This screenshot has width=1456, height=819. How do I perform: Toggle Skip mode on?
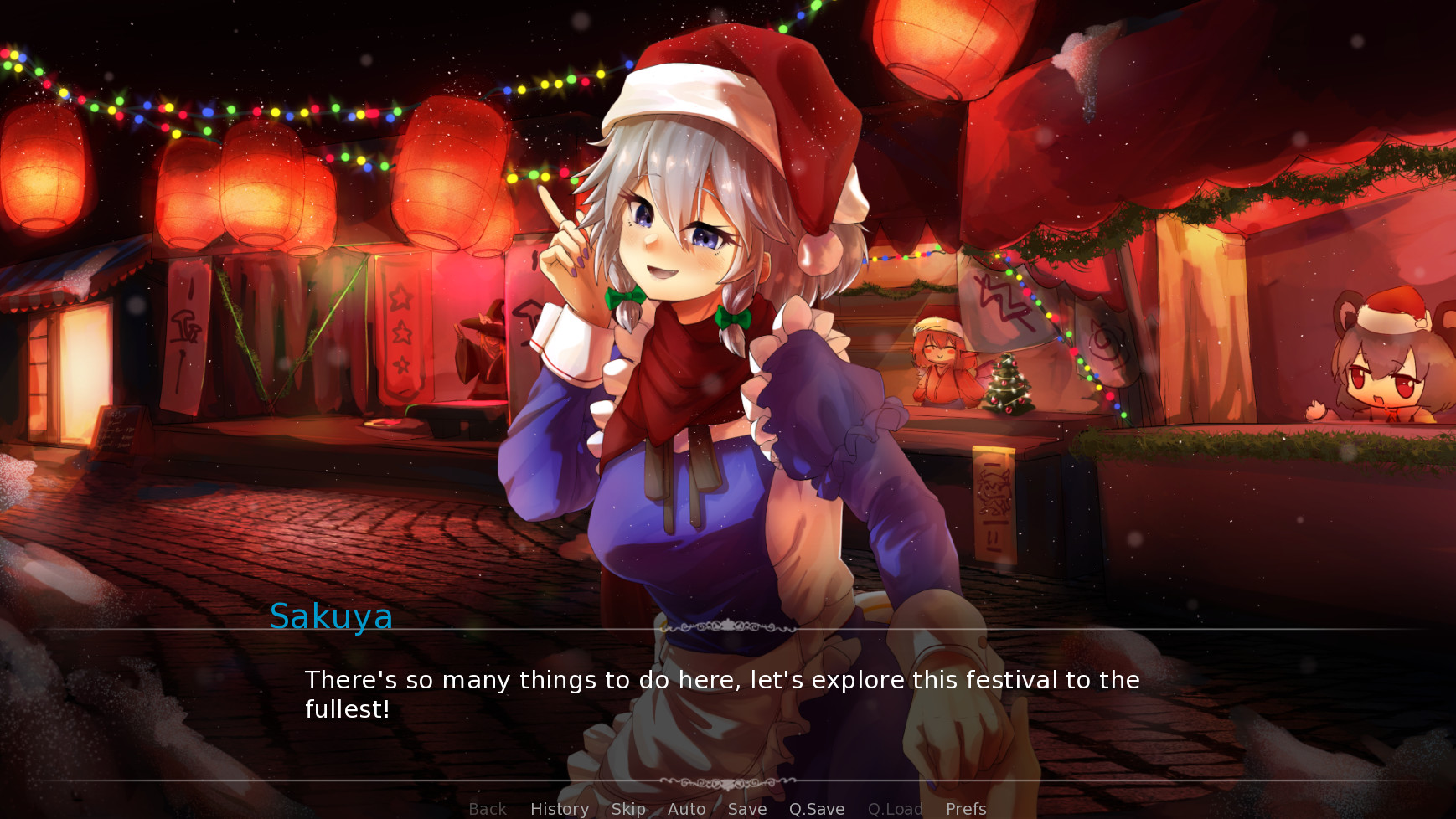pyautogui.click(x=627, y=807)
